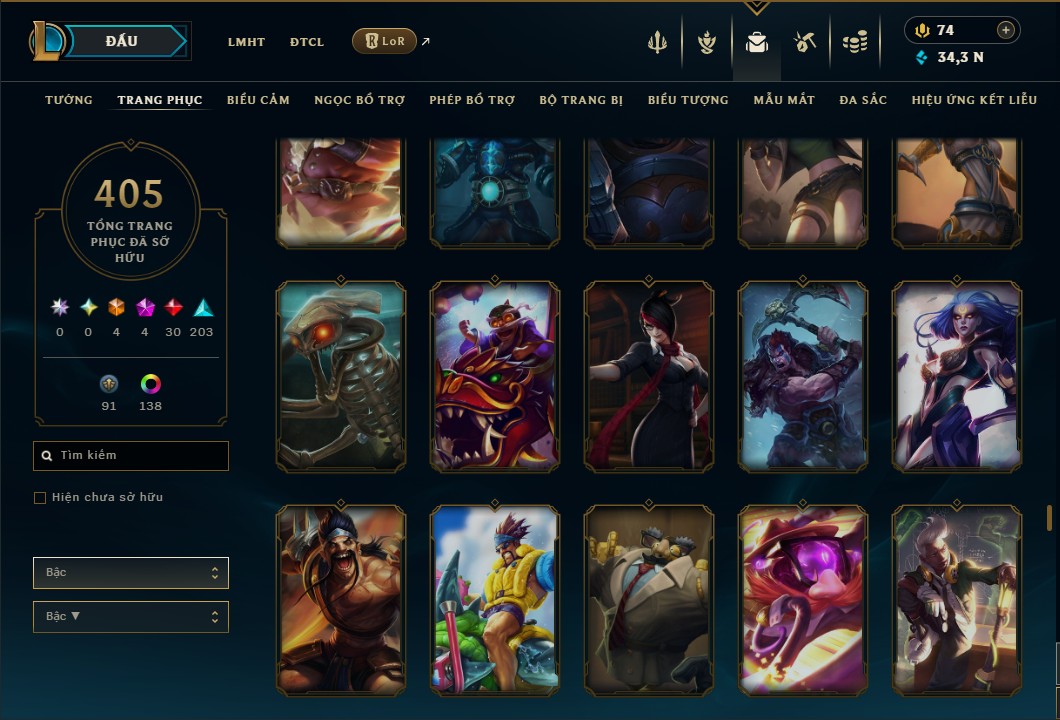The height and width of the screenshot is (720, 1060).
Task: Select the skeletal creature skin card
Action: click(x=341, y=376)
